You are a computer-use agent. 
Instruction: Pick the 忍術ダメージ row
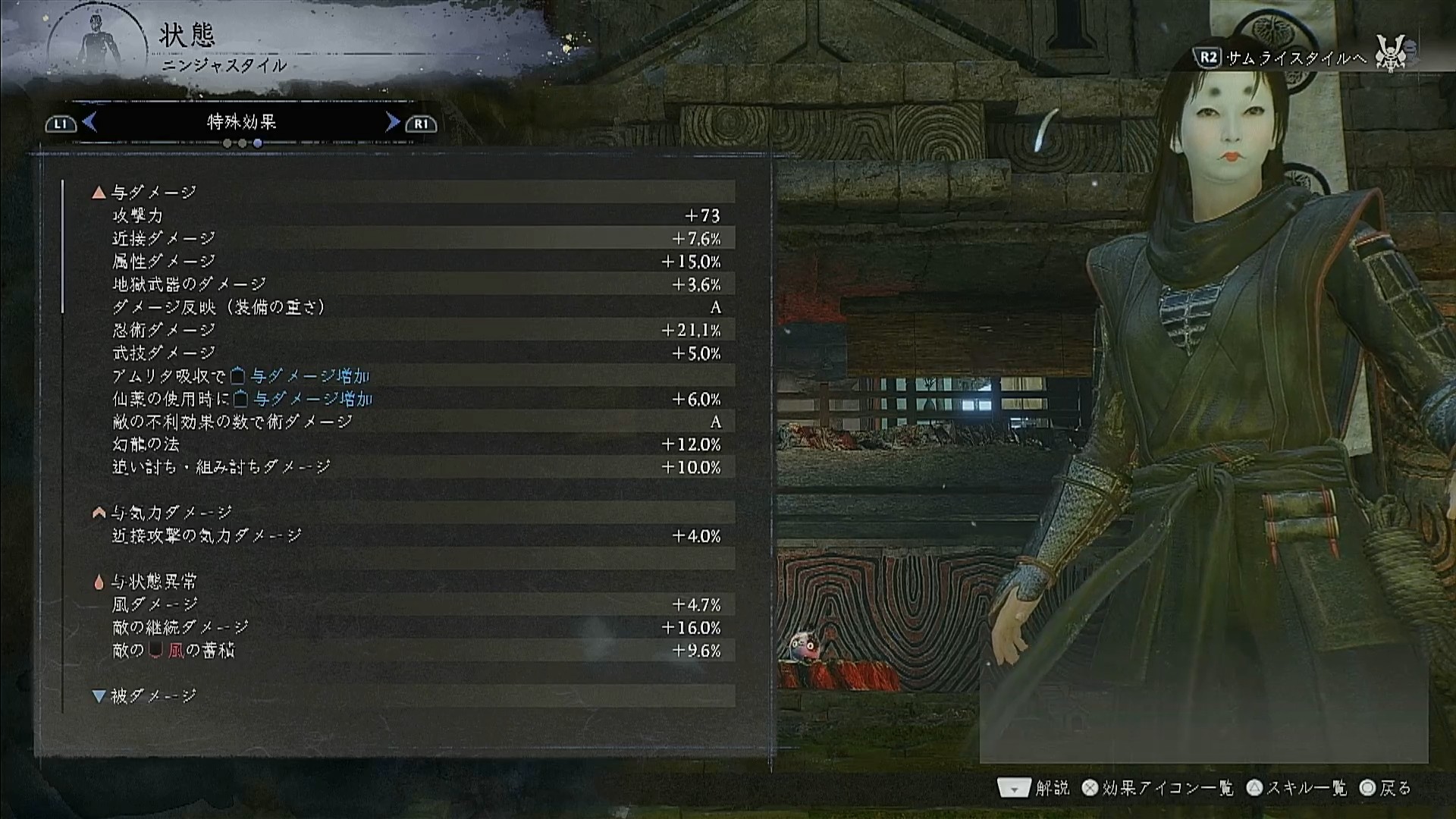coord(416,331)
